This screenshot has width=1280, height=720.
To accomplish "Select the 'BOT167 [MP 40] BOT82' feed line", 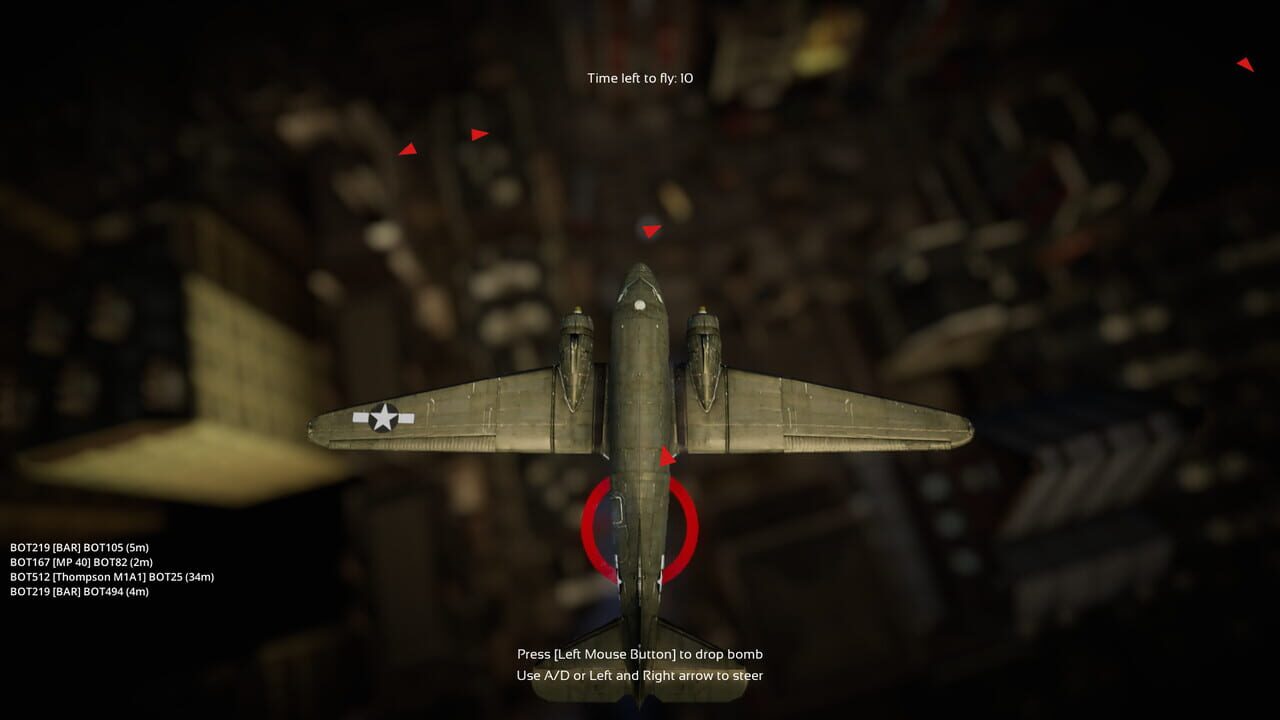I will [80, 562].
